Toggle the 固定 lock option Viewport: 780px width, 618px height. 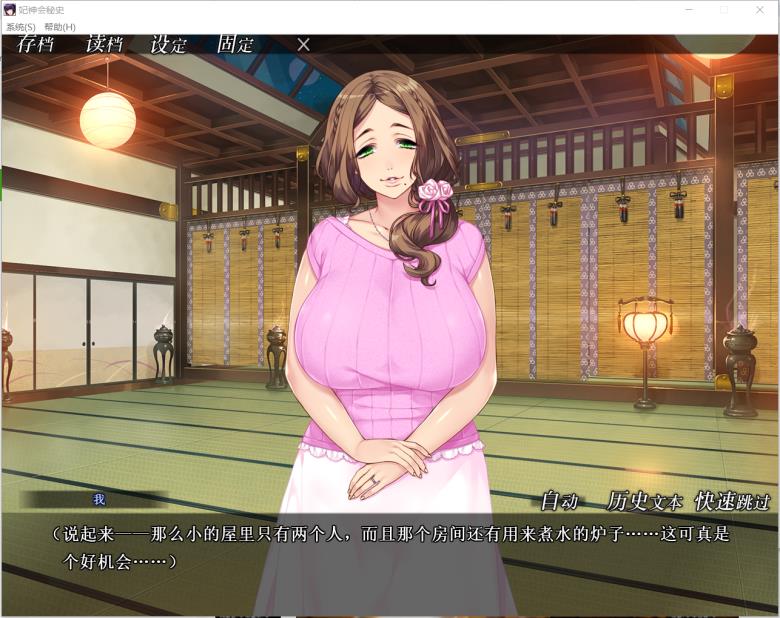(235, 44)
